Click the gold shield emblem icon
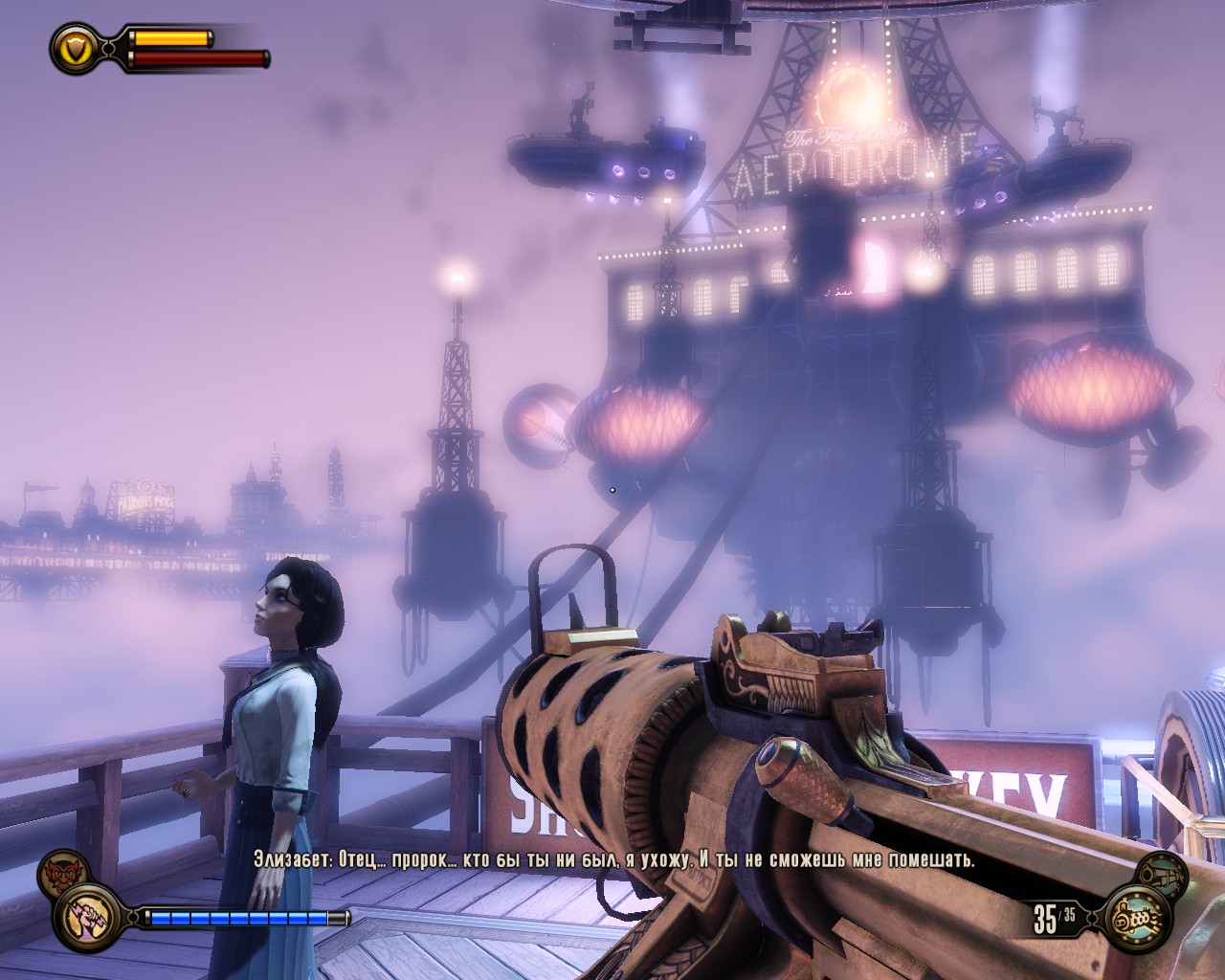Image resolution: width=1225 pixels, height=980 pixels. point(73,46)
